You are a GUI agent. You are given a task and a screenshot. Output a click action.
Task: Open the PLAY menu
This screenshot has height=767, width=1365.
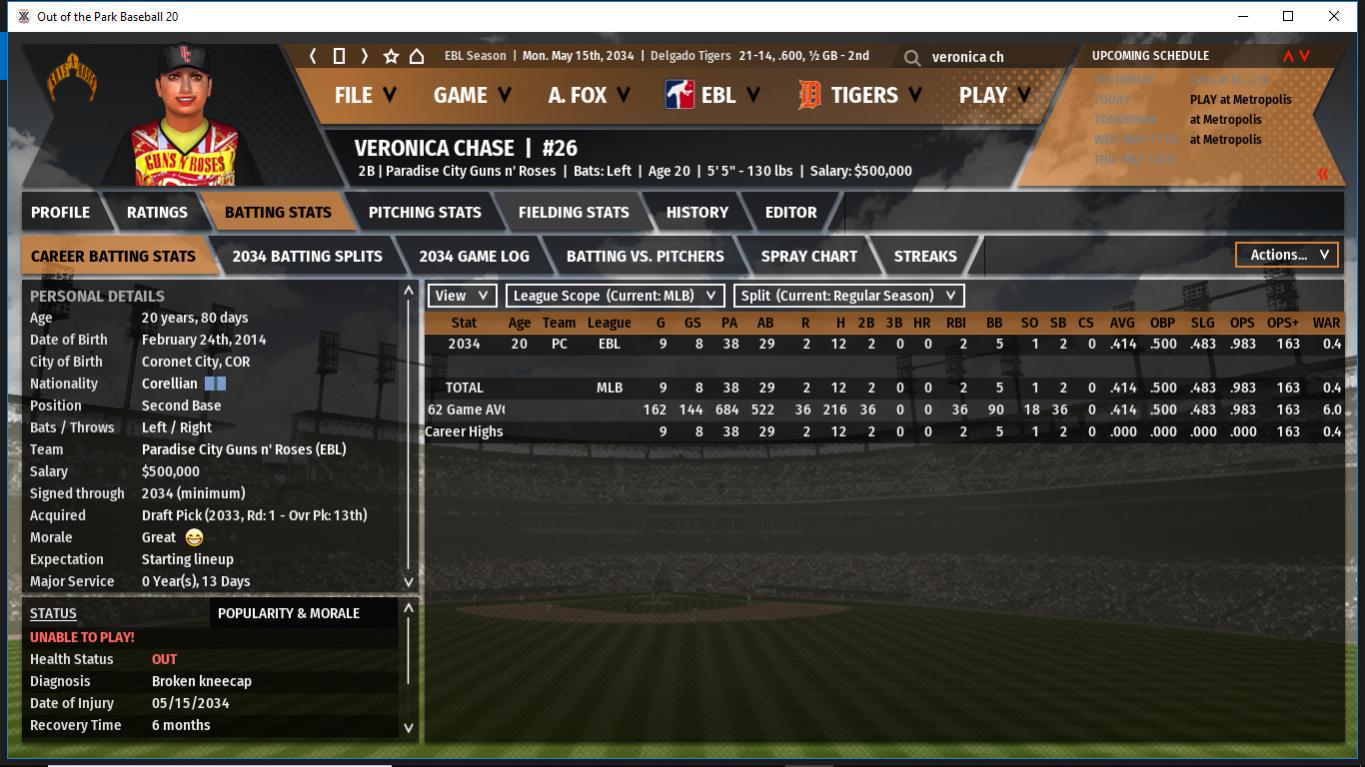(994, 95)
